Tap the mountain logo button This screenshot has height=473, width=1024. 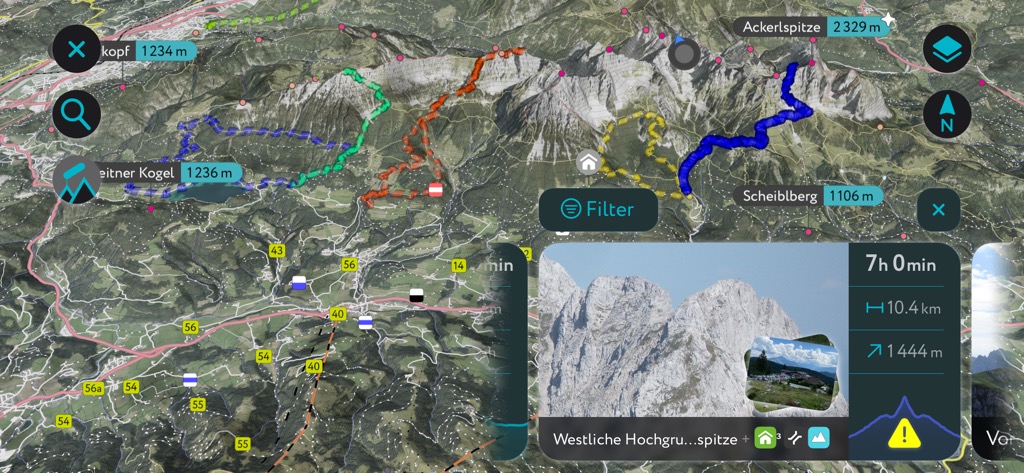pos(77,181)
